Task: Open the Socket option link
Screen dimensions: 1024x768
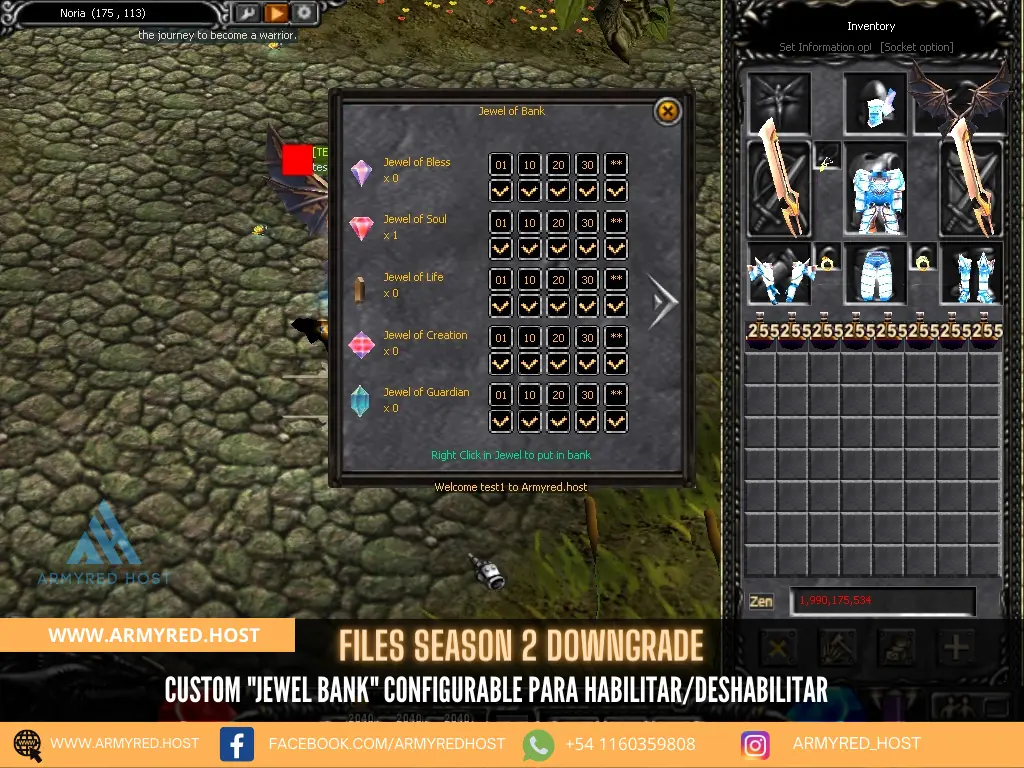Action: (x=916, y=47)
